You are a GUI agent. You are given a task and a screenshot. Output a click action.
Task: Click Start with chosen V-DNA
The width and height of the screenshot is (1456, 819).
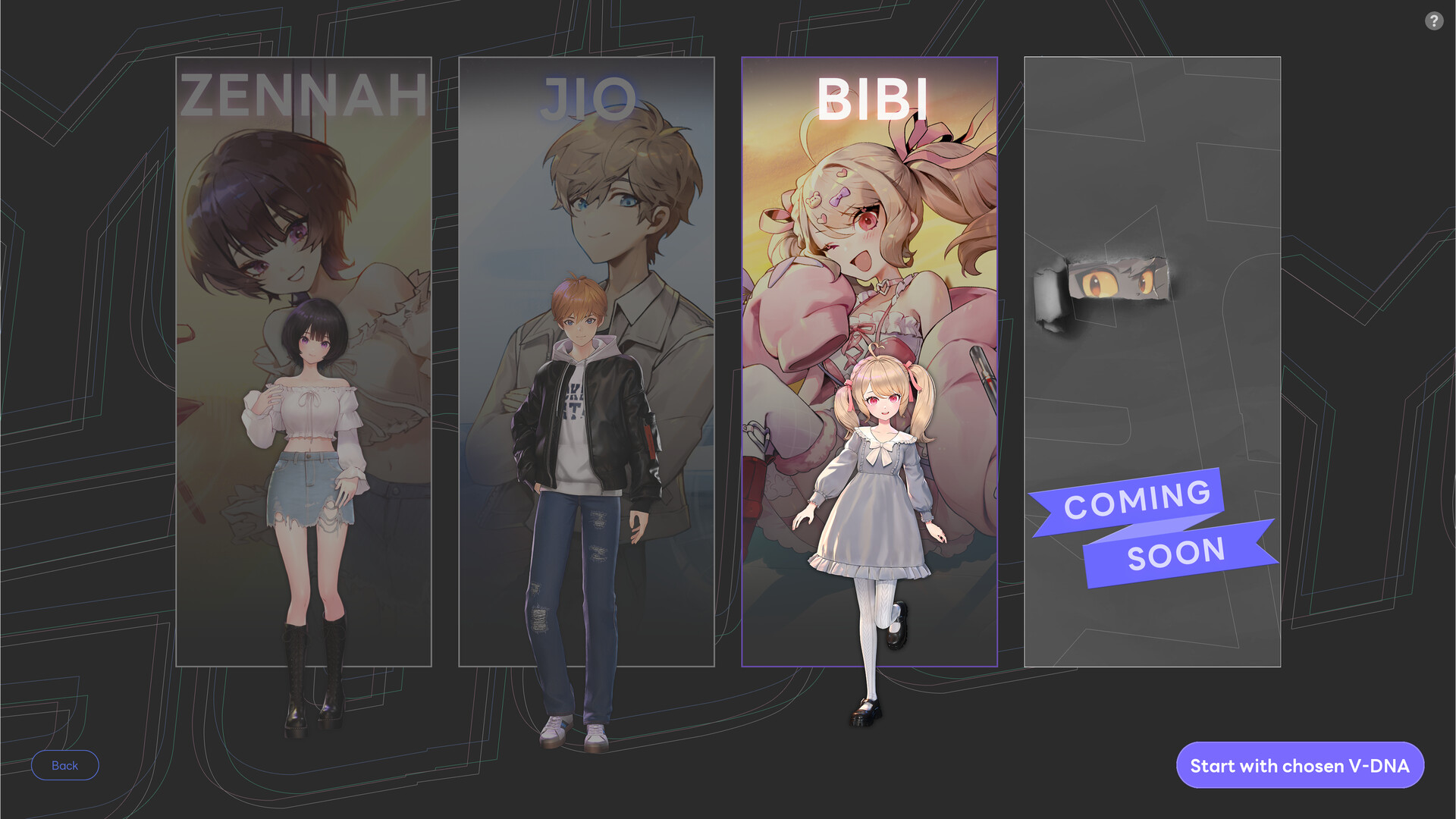[1300, 765]
